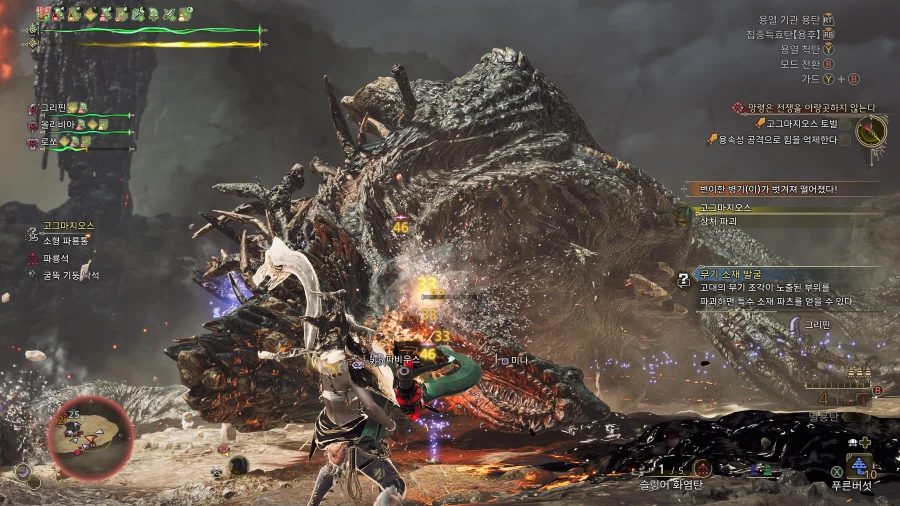The width and height of the screenshot is (900, 506).
Task: Select the 올리비아 party member entry
Action: [x=62, y=125]
